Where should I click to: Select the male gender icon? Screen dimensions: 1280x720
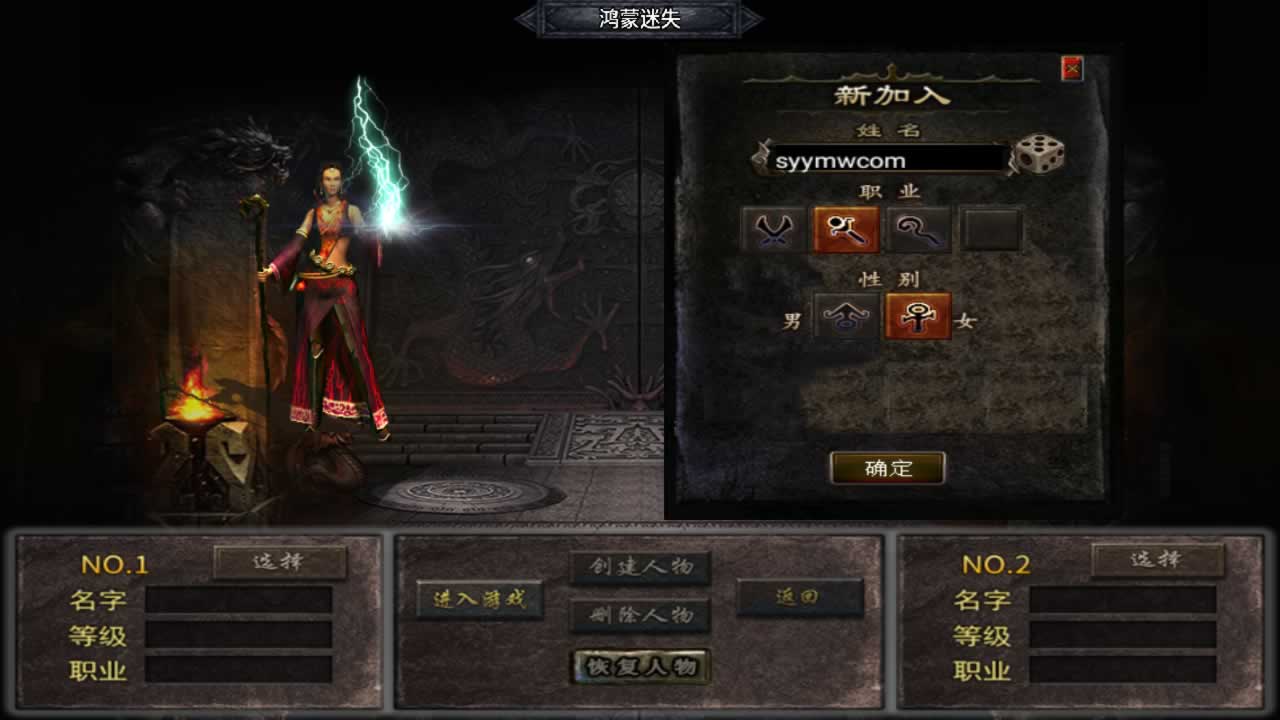coord(846,317)
